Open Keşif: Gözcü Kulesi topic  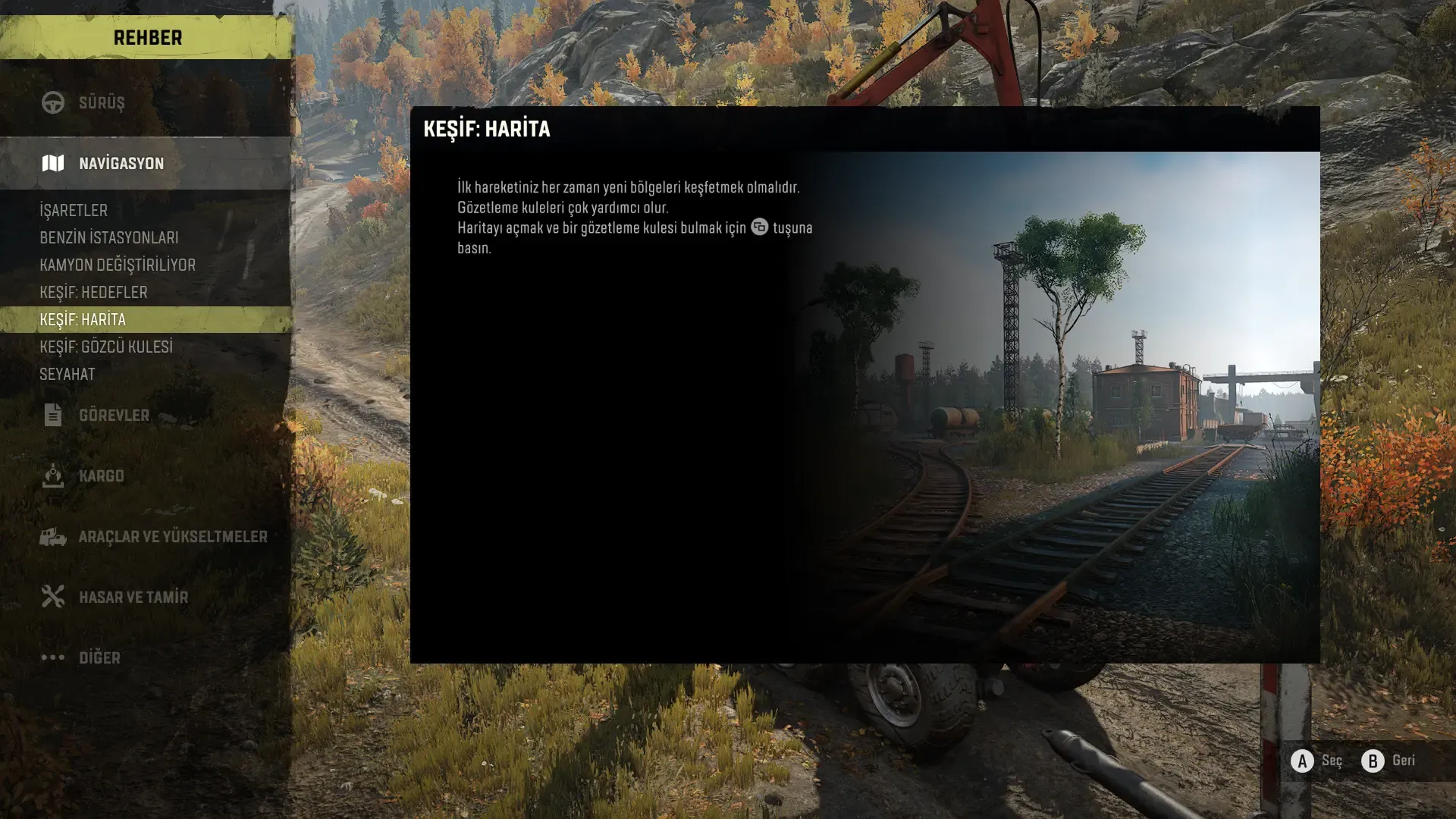tap(106, 347)
